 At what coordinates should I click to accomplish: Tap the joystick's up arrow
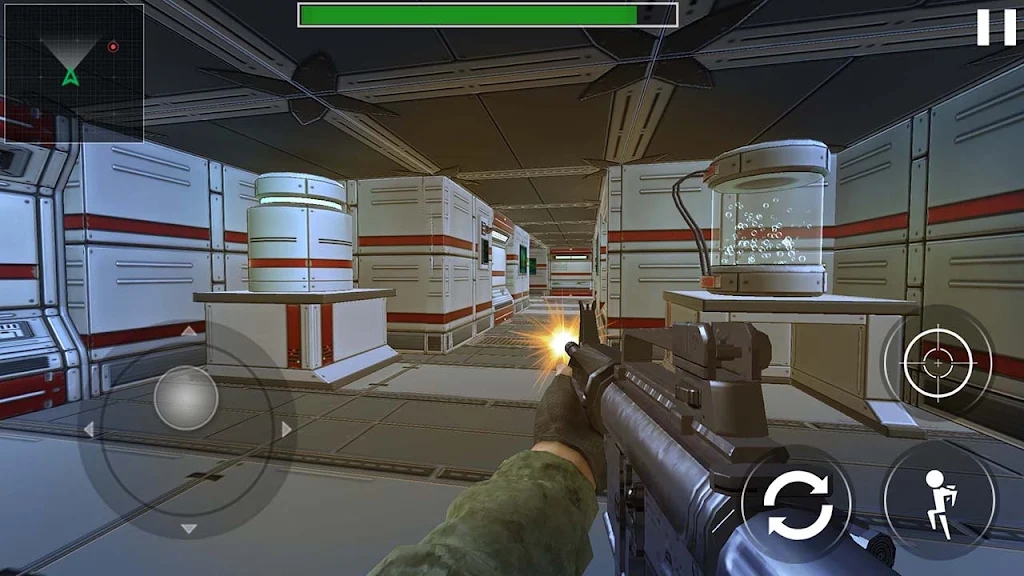(188, 330)
